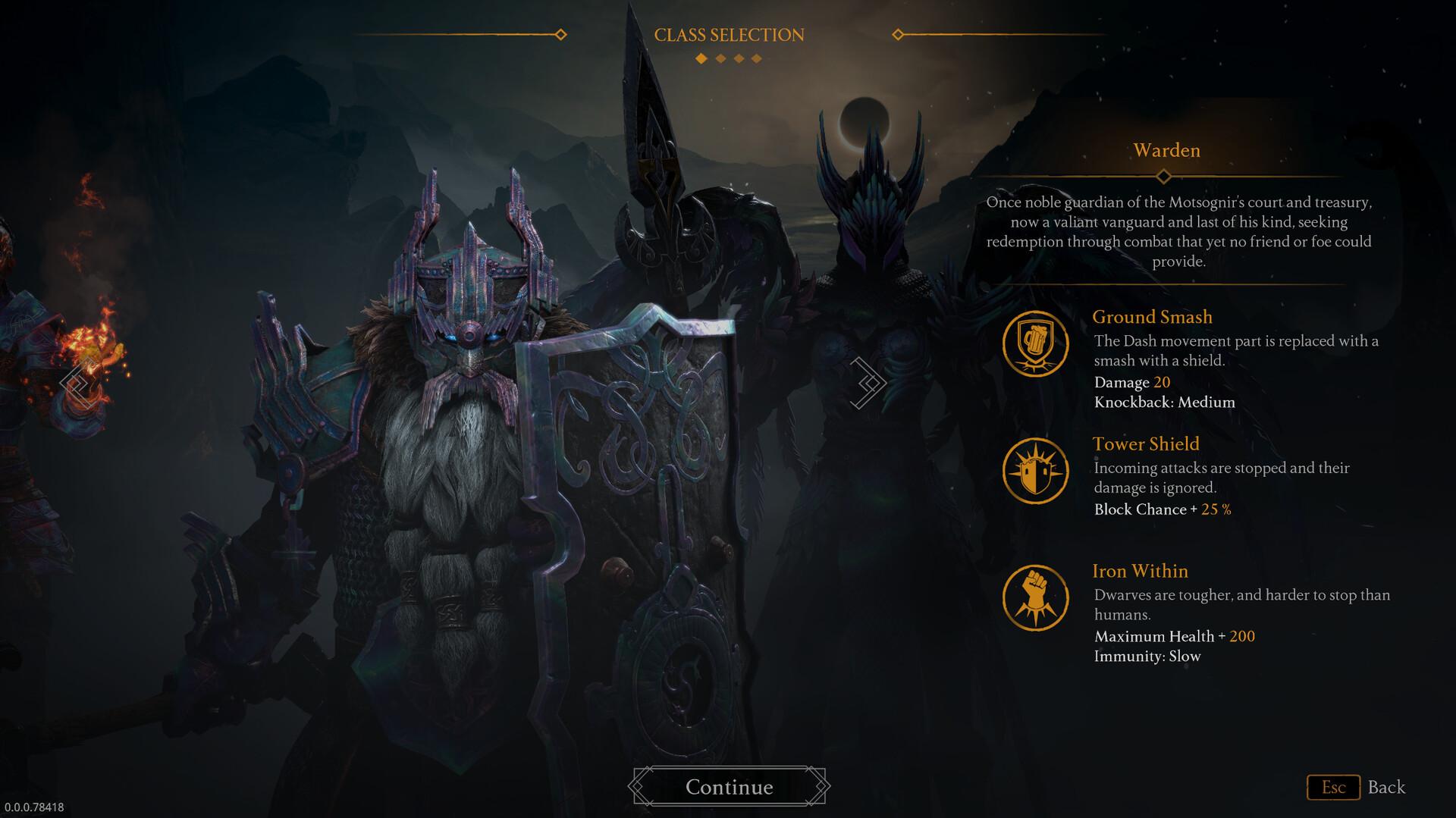
Task: Select the fourth diamond page indicator
Action: click(x=757, y=58)
